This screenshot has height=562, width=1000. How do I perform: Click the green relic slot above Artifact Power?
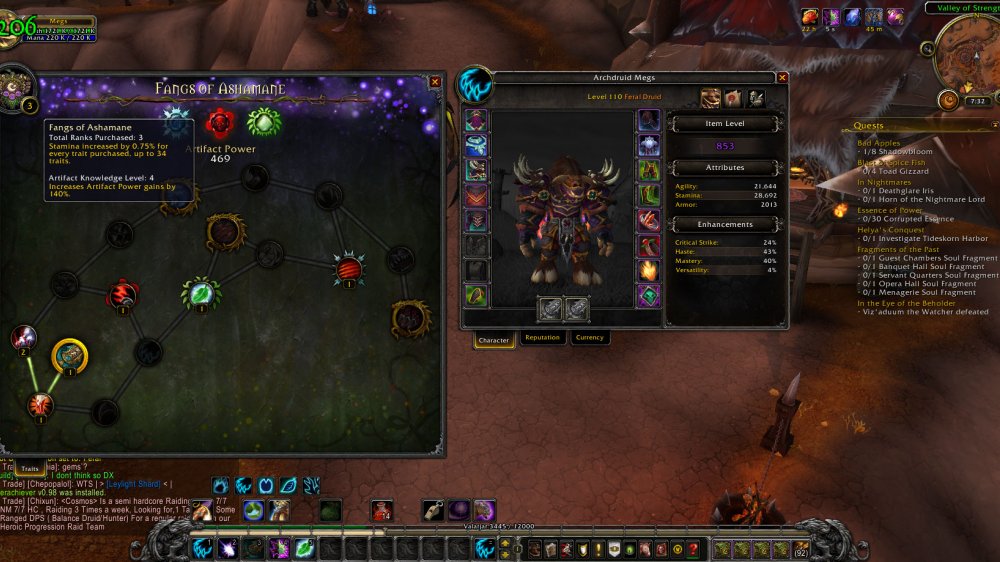264,122
